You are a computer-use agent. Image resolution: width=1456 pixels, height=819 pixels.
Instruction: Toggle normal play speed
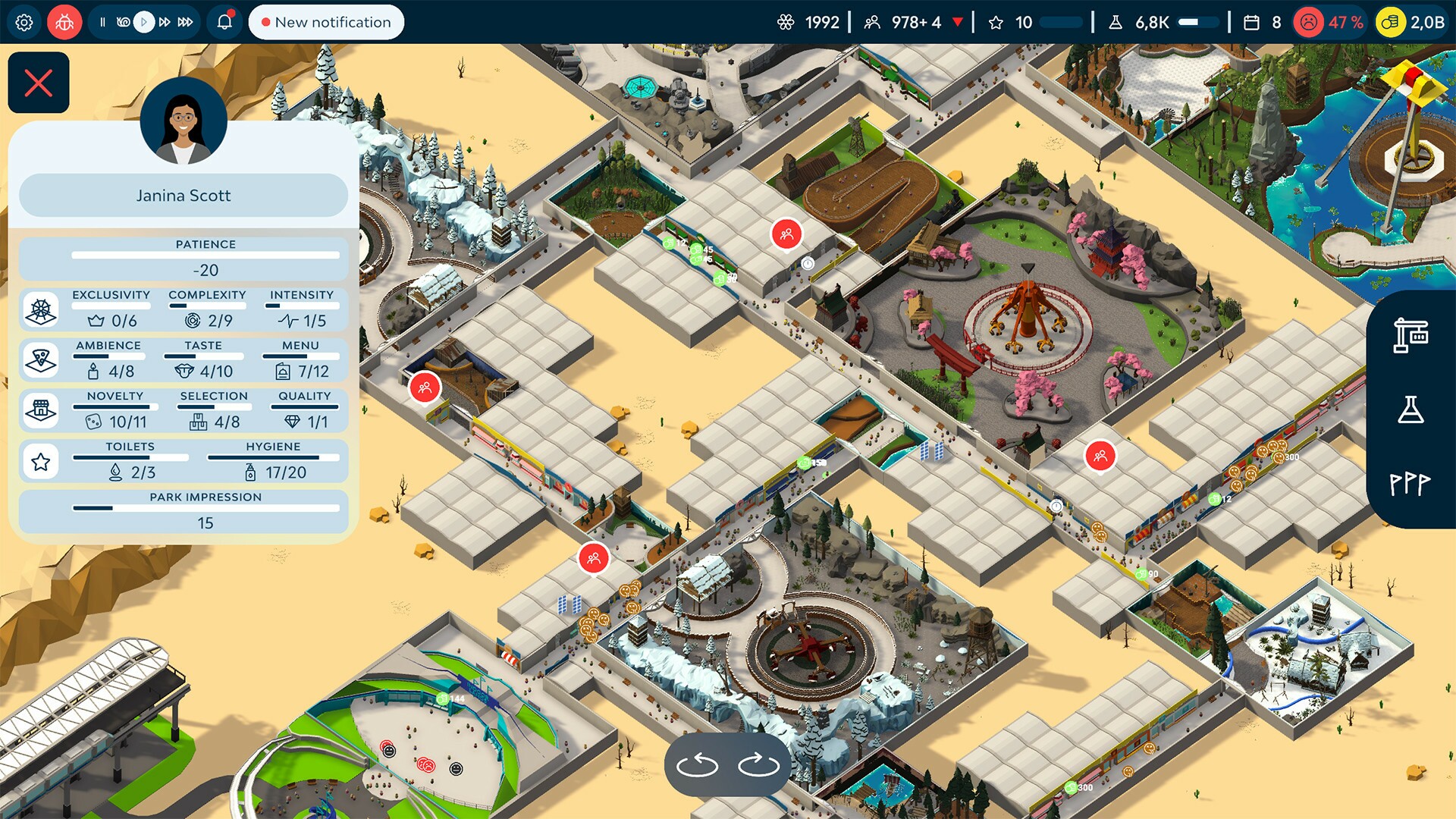[143, 22]
